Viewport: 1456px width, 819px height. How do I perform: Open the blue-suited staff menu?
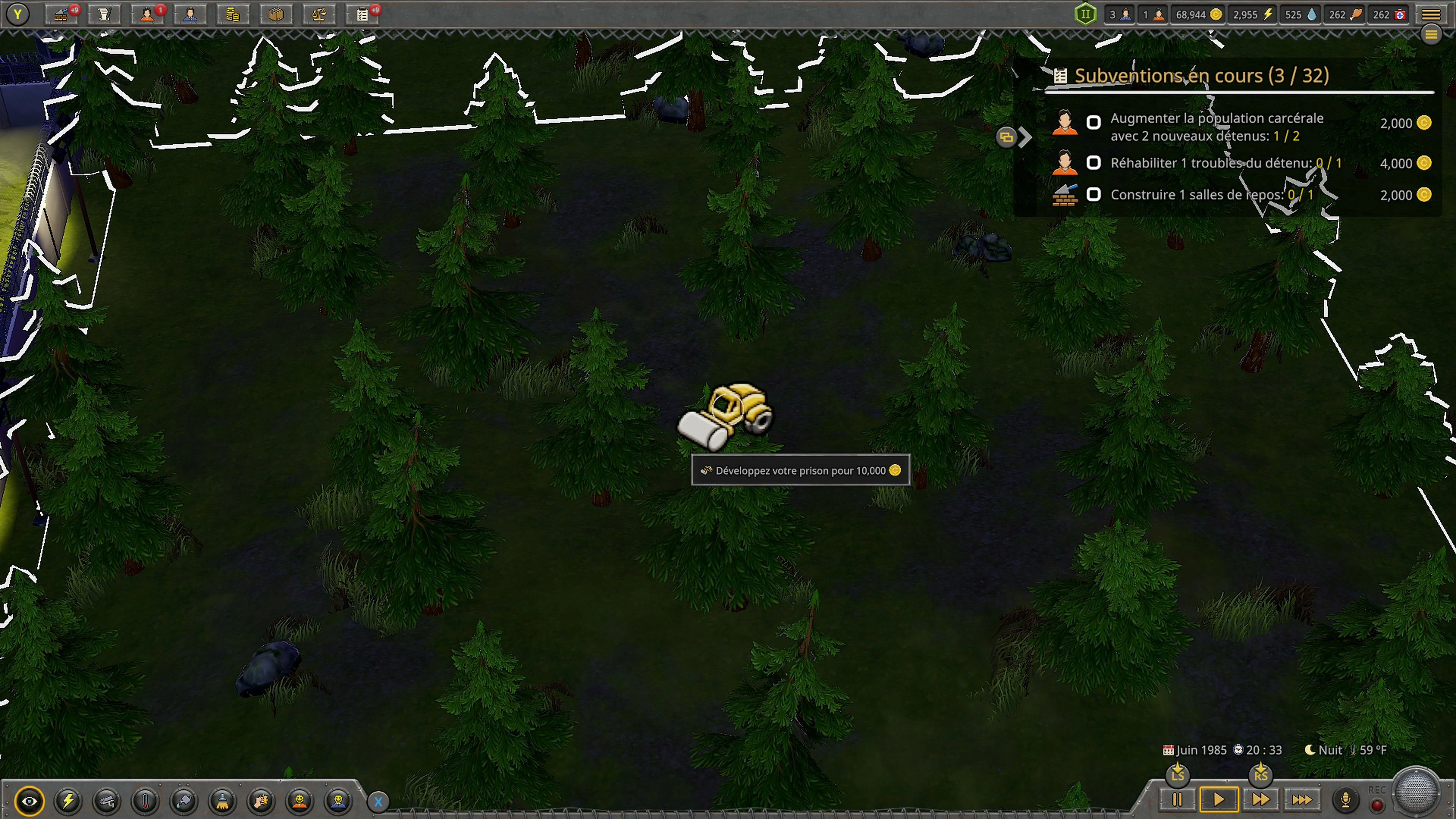point(190,15)
